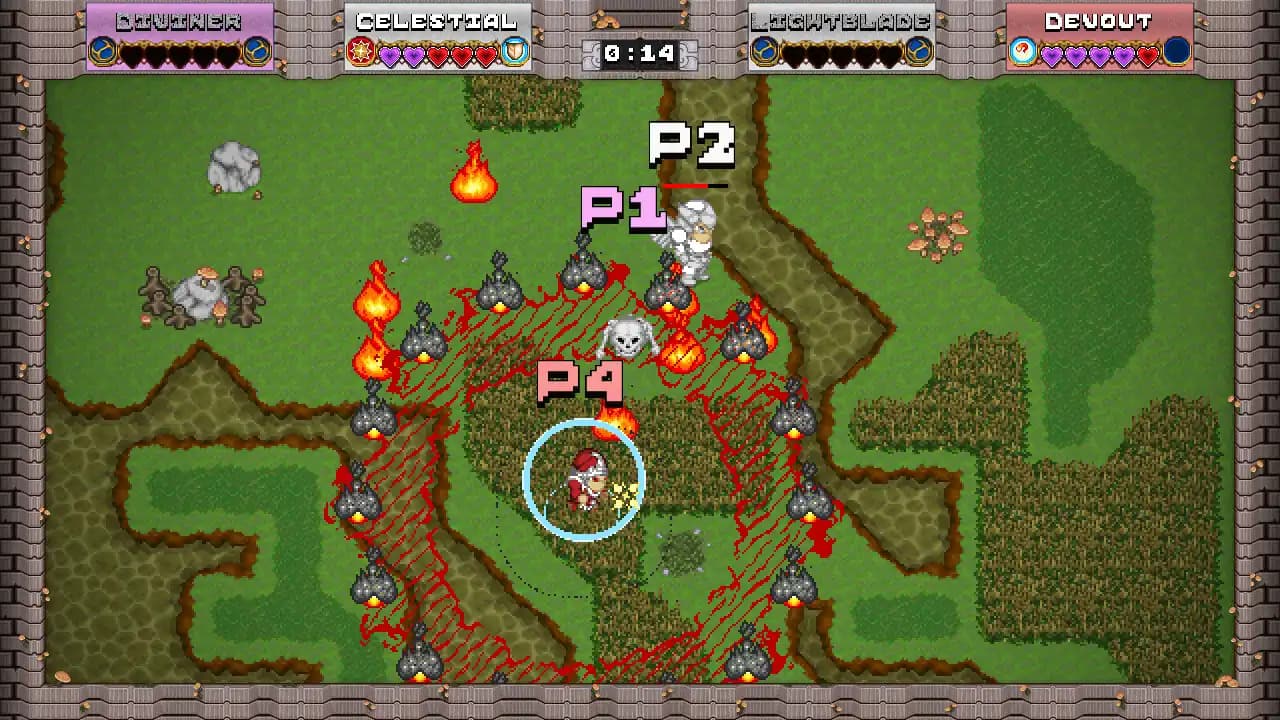The height and width of the screenshot is (720, 1280).
Task: Click the P2 player label
Action: tap(694, 145)
